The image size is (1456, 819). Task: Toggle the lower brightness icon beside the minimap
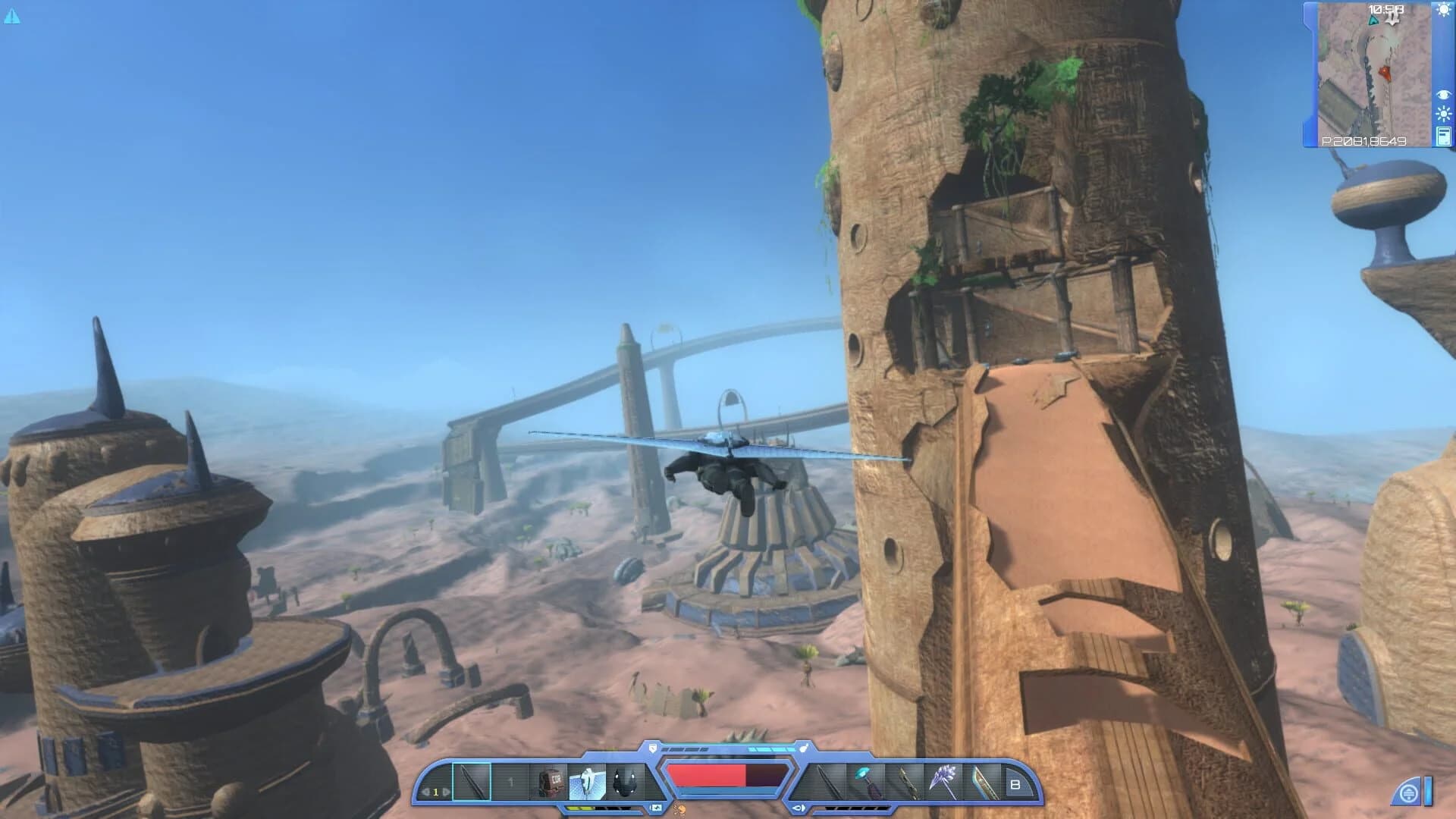tap(1443, 114)
